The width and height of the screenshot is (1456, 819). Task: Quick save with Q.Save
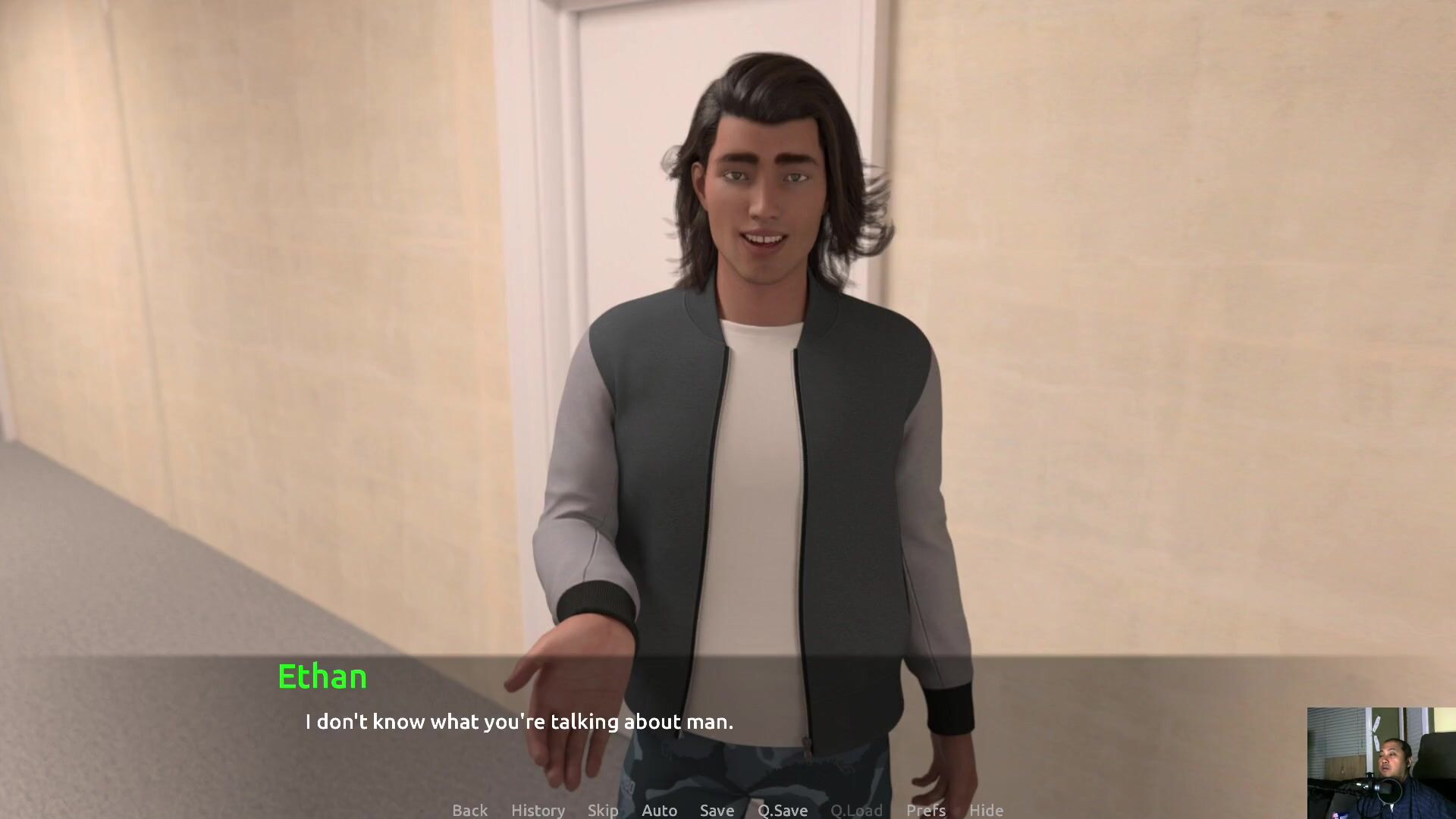[x=783, y=810]
